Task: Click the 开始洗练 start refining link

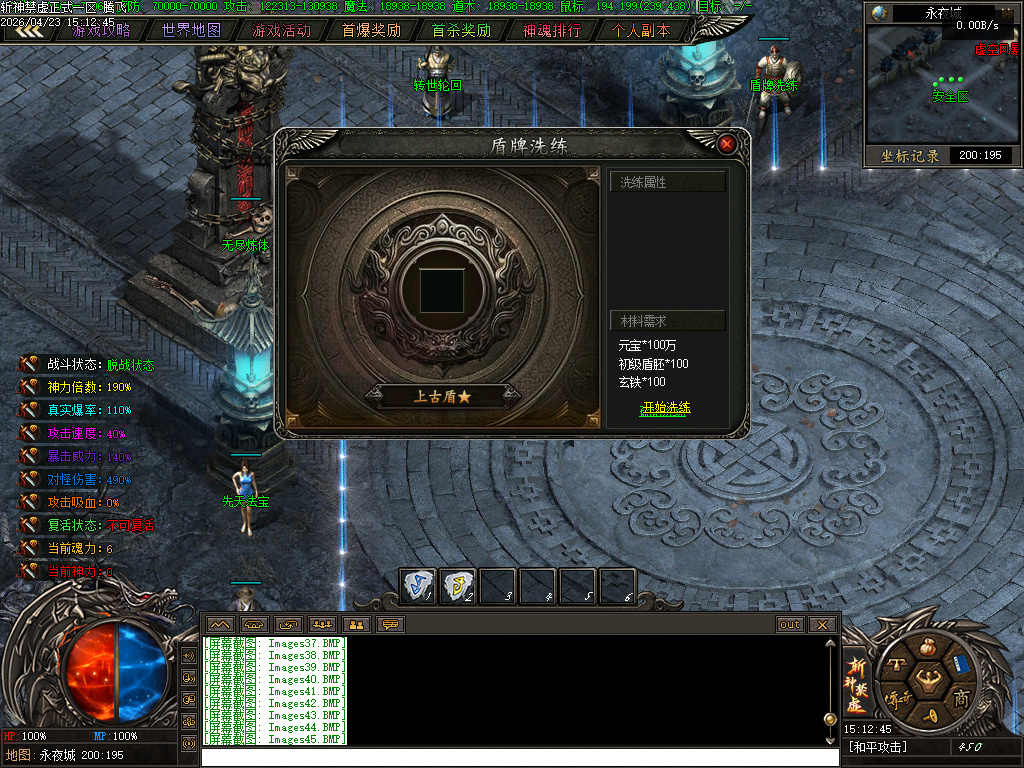Action: click(665, 408)
